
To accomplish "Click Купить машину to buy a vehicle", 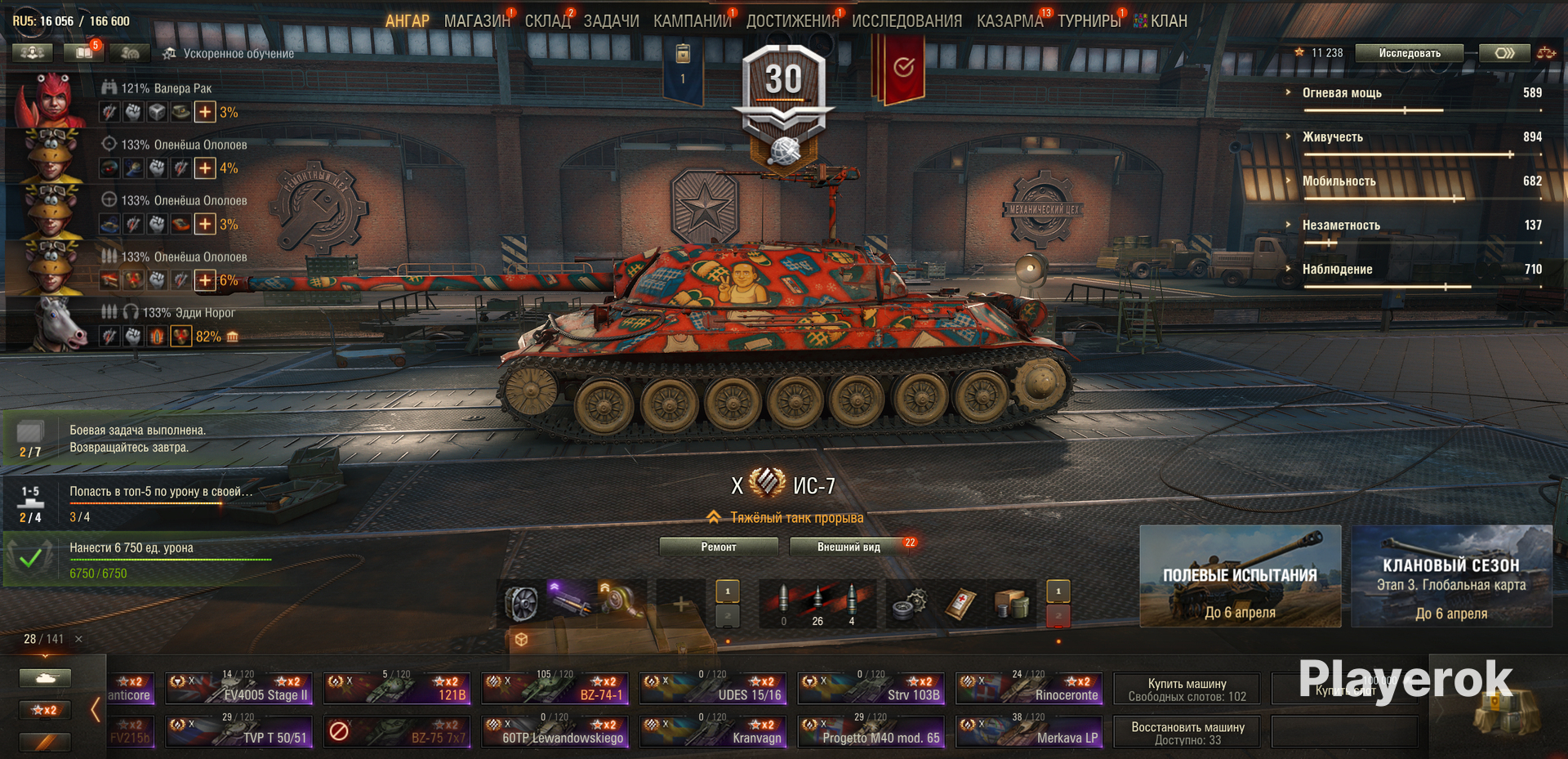I will click(1187, 689).
